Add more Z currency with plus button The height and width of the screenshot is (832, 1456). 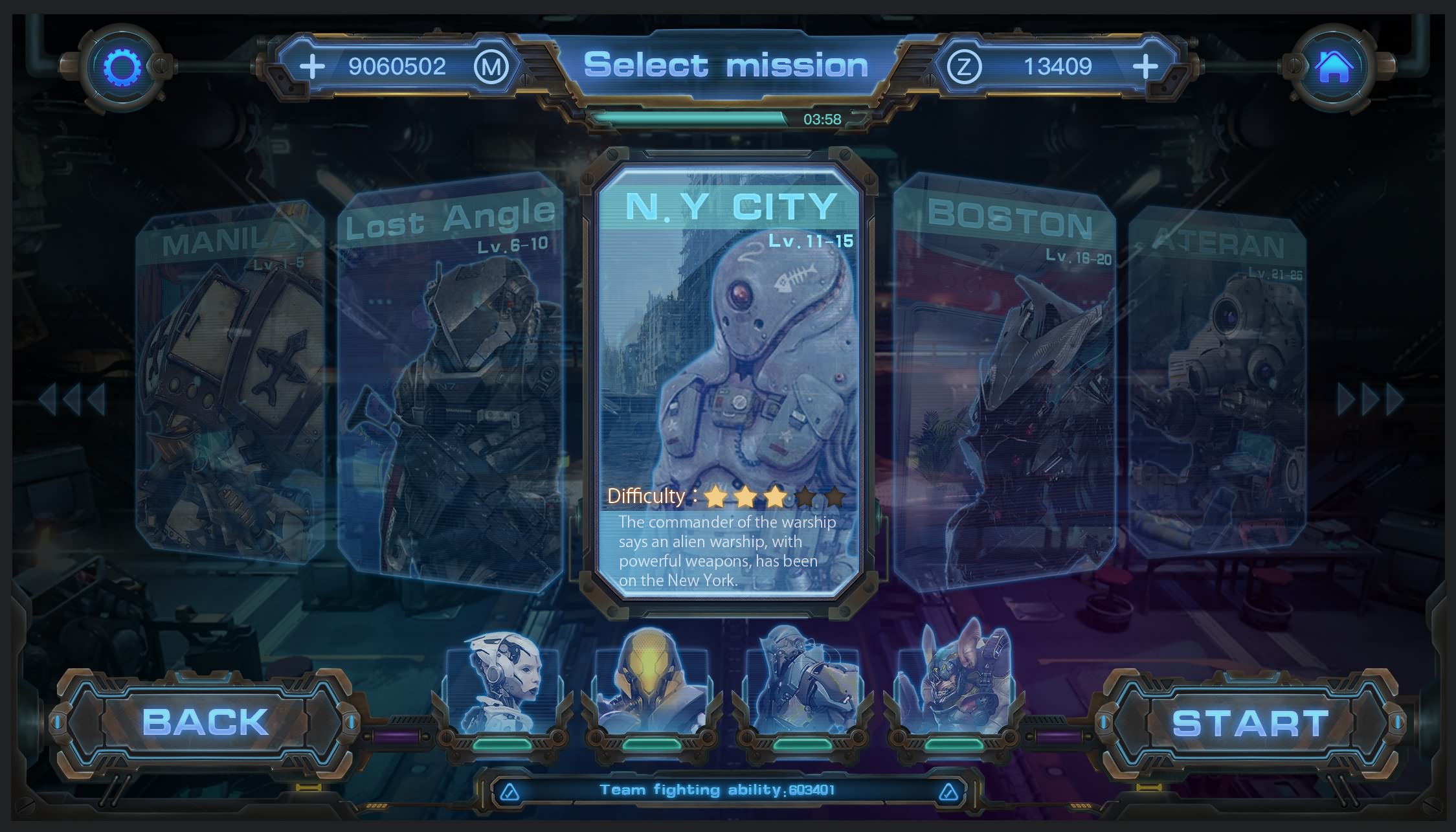point(1145,66)
